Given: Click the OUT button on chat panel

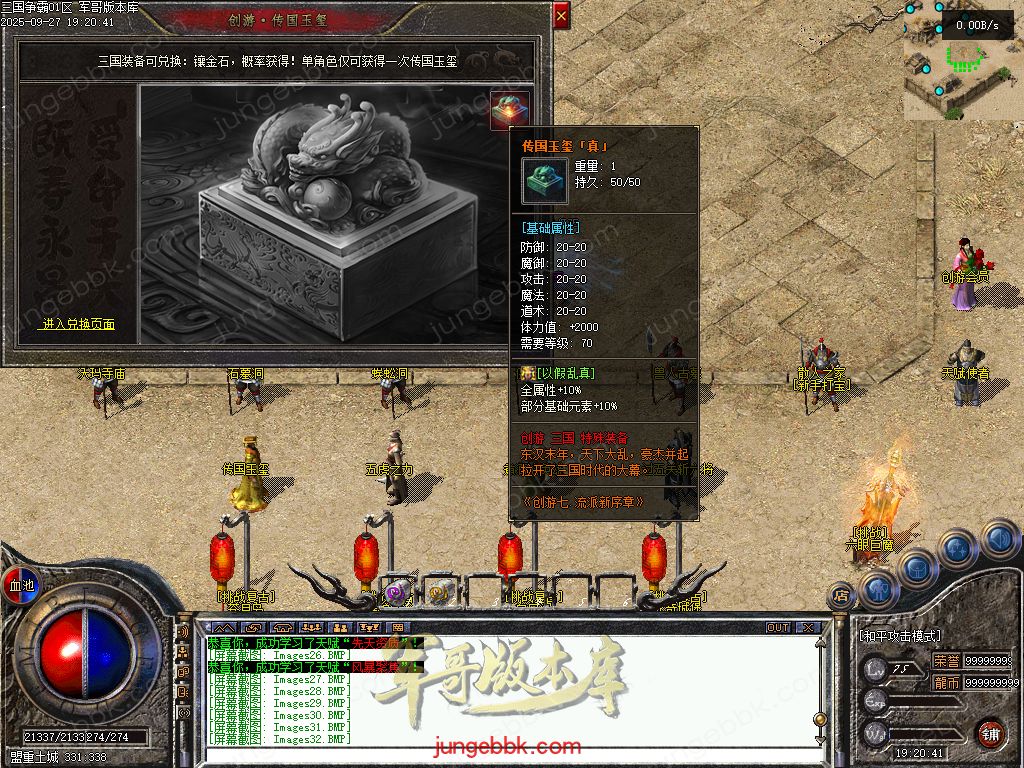Looking at the screenshot, I should point(777,628).
